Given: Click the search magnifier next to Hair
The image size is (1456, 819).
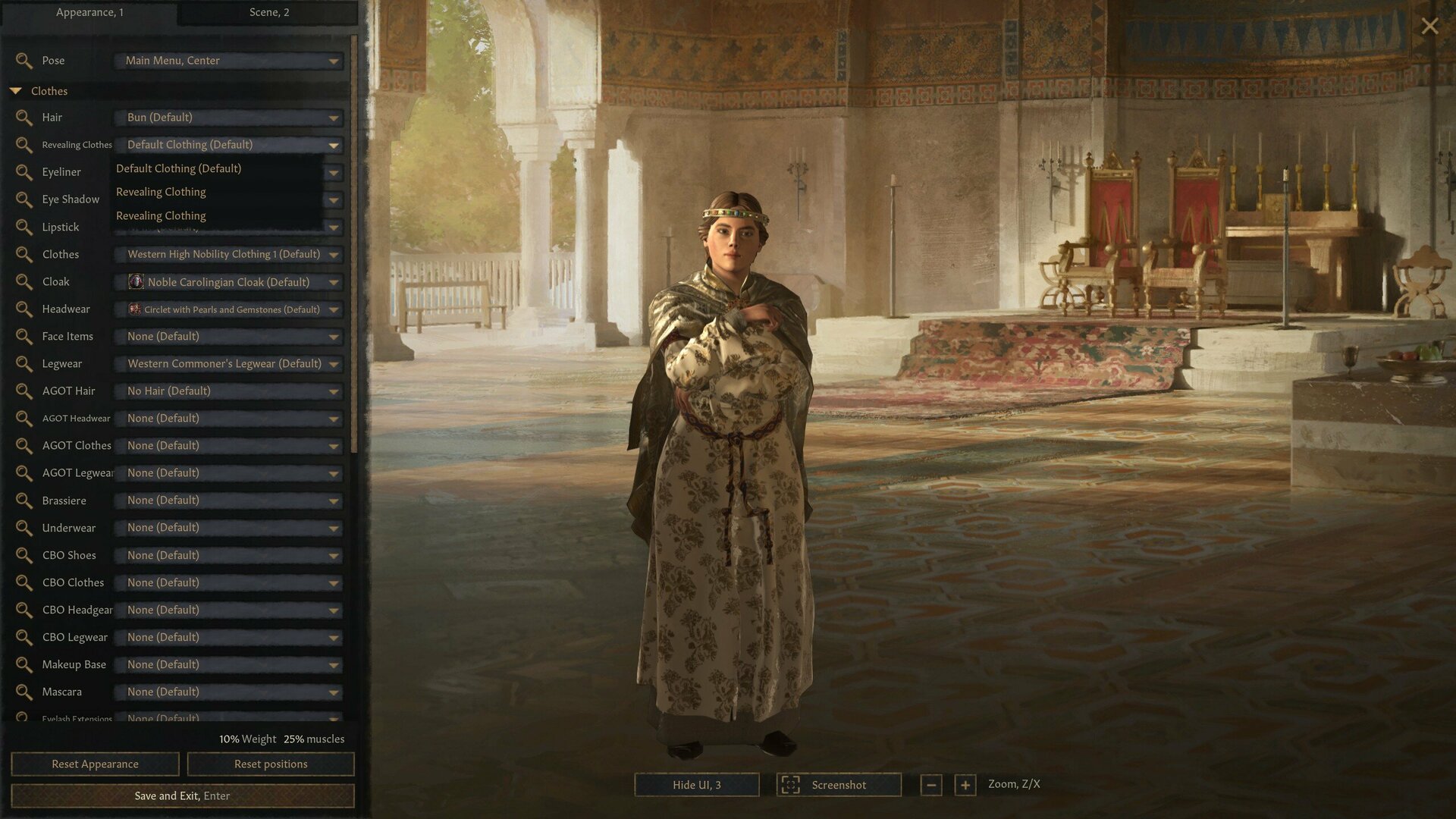Looking at the screenshot, I should point(24,118).
